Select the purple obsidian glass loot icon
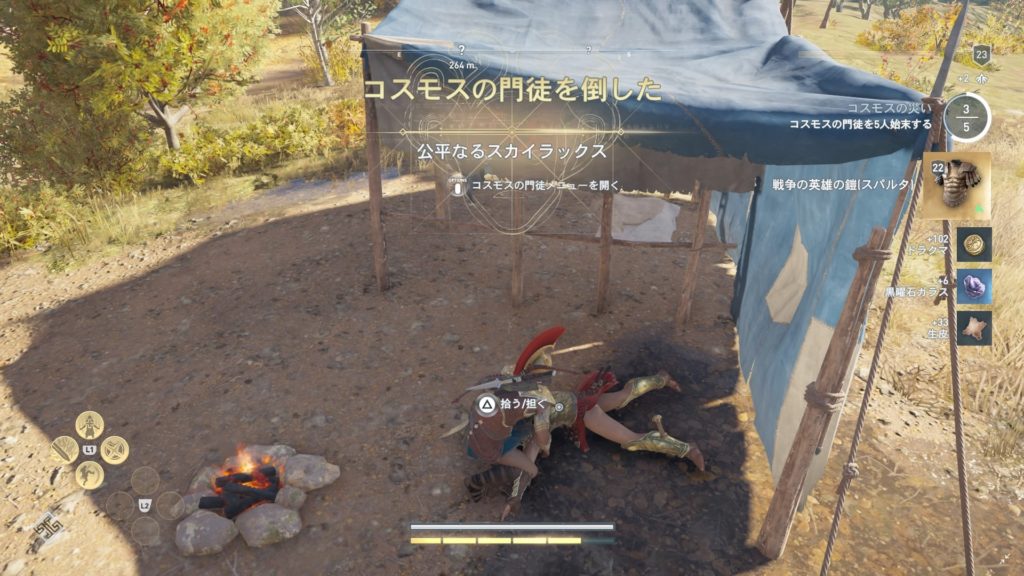This screenshot has height=576, width=1024. [x=973, y=286]
